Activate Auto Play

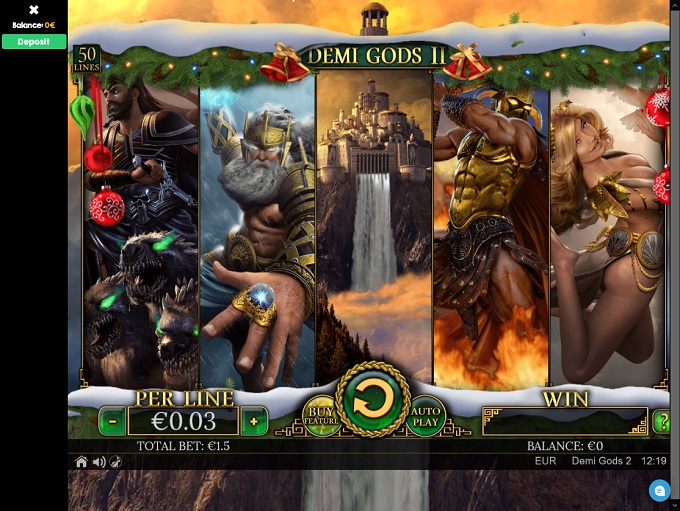[426, 416]
